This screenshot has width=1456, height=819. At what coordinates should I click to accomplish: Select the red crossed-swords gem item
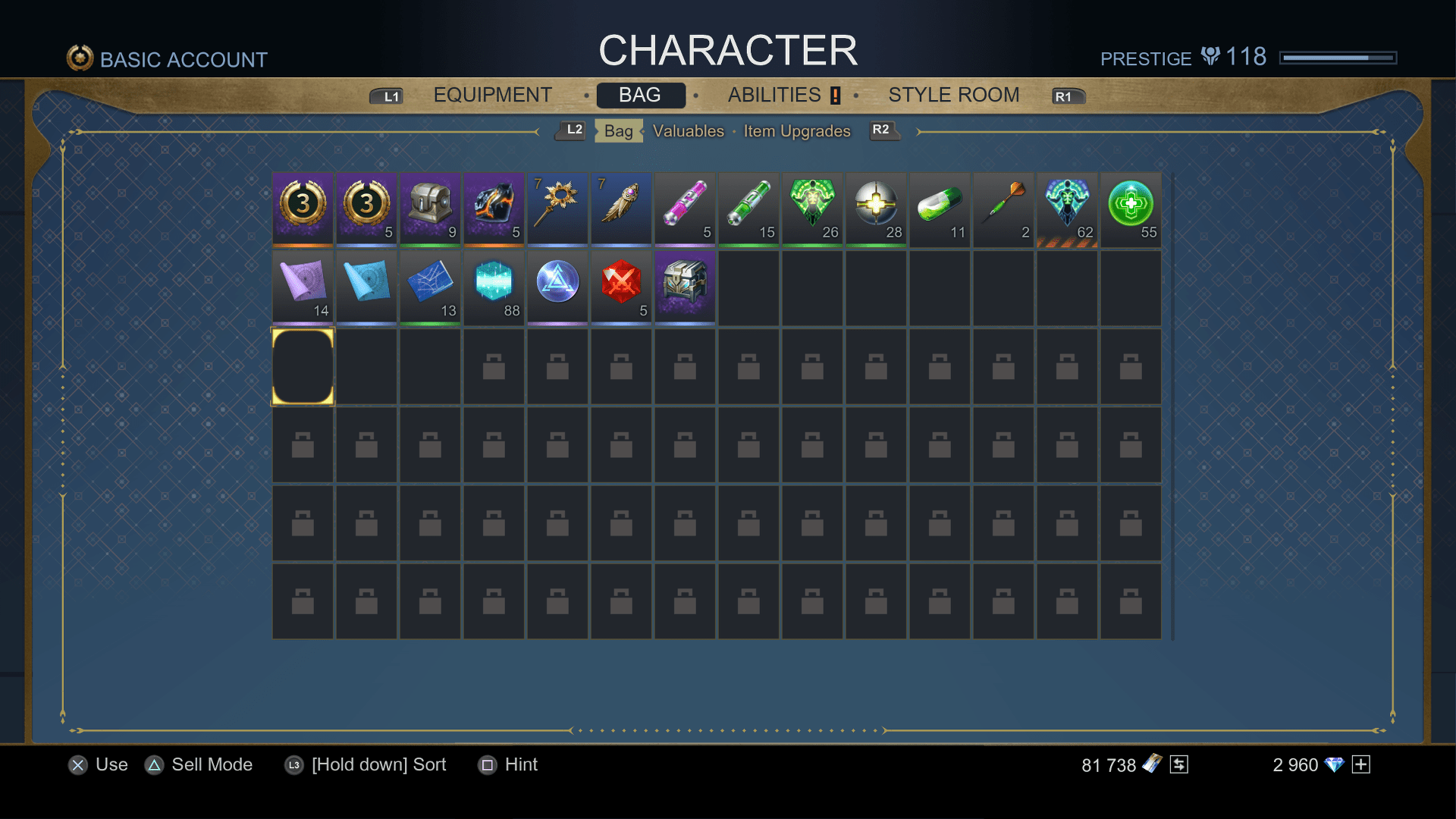point(621,286)
